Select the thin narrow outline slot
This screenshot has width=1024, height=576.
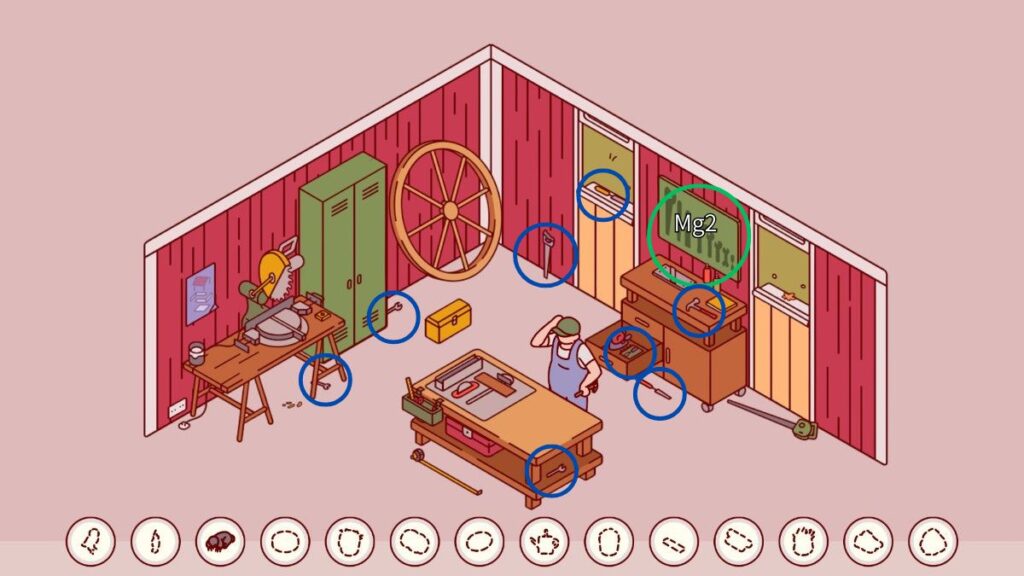(155, 542)
